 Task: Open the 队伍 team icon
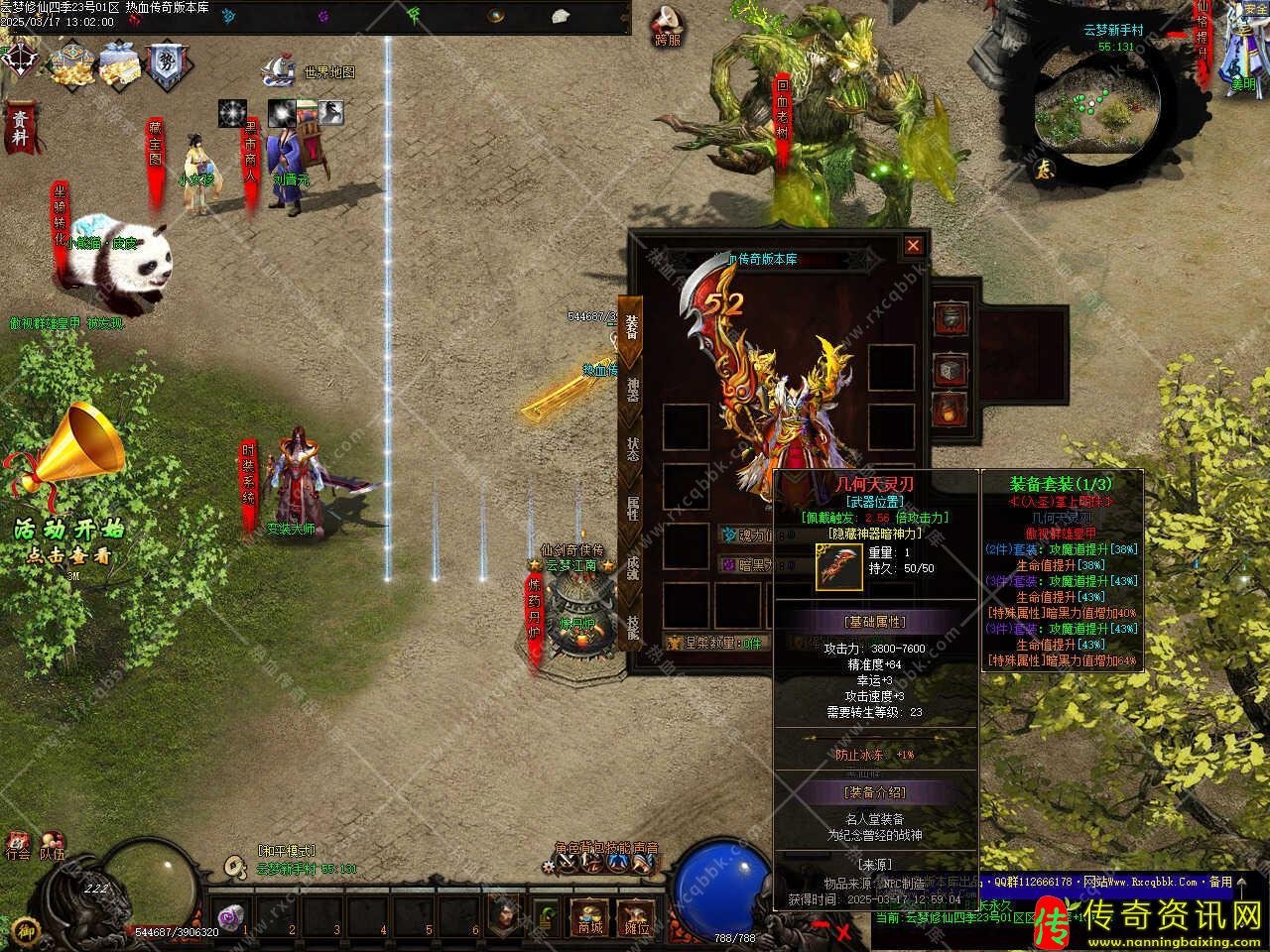(x=52, y=845)
